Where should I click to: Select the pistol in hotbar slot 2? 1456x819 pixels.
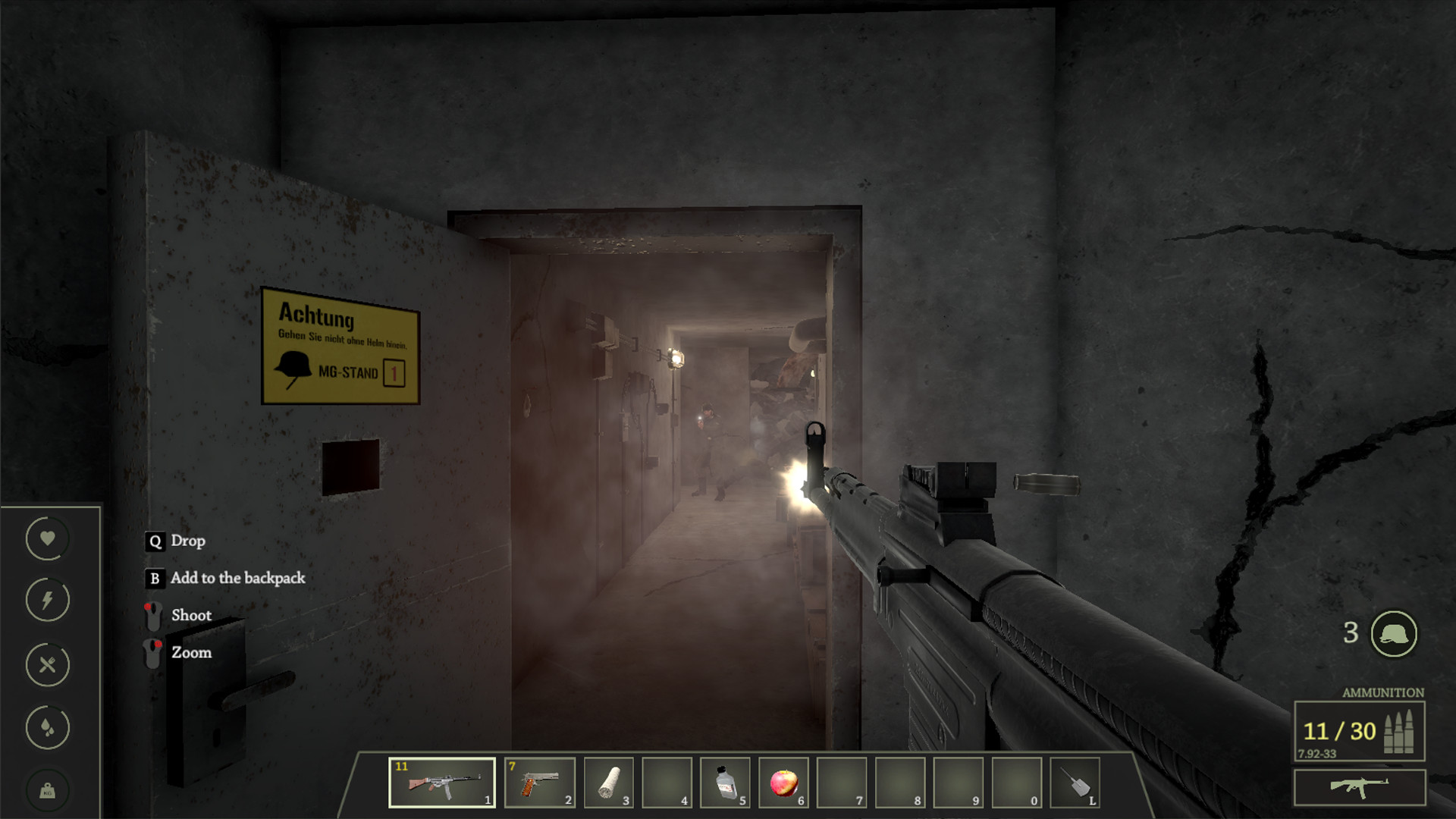pyautogui.click(x=540, y=783)
